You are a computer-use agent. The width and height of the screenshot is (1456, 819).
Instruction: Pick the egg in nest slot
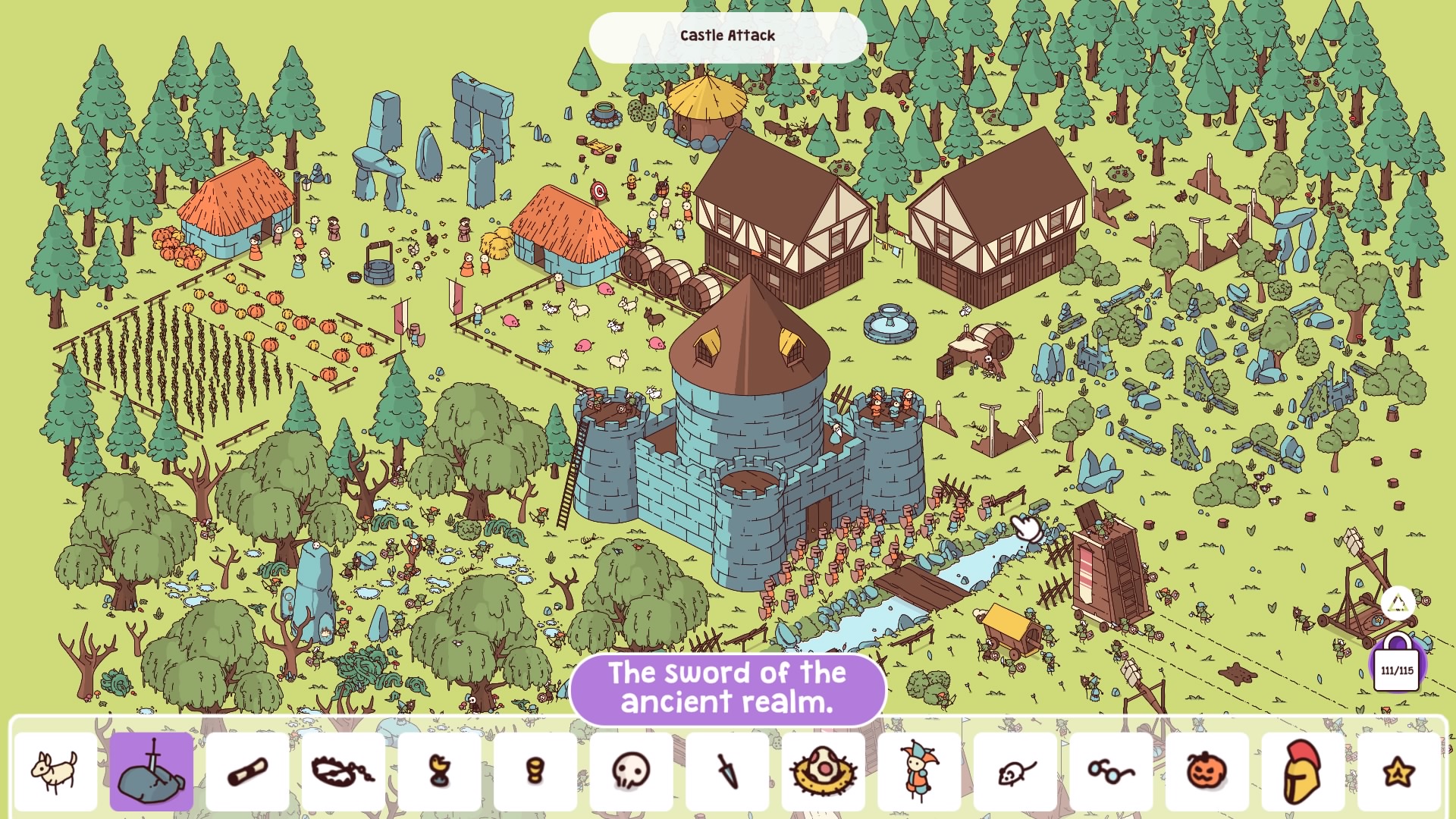click(823, 771)
